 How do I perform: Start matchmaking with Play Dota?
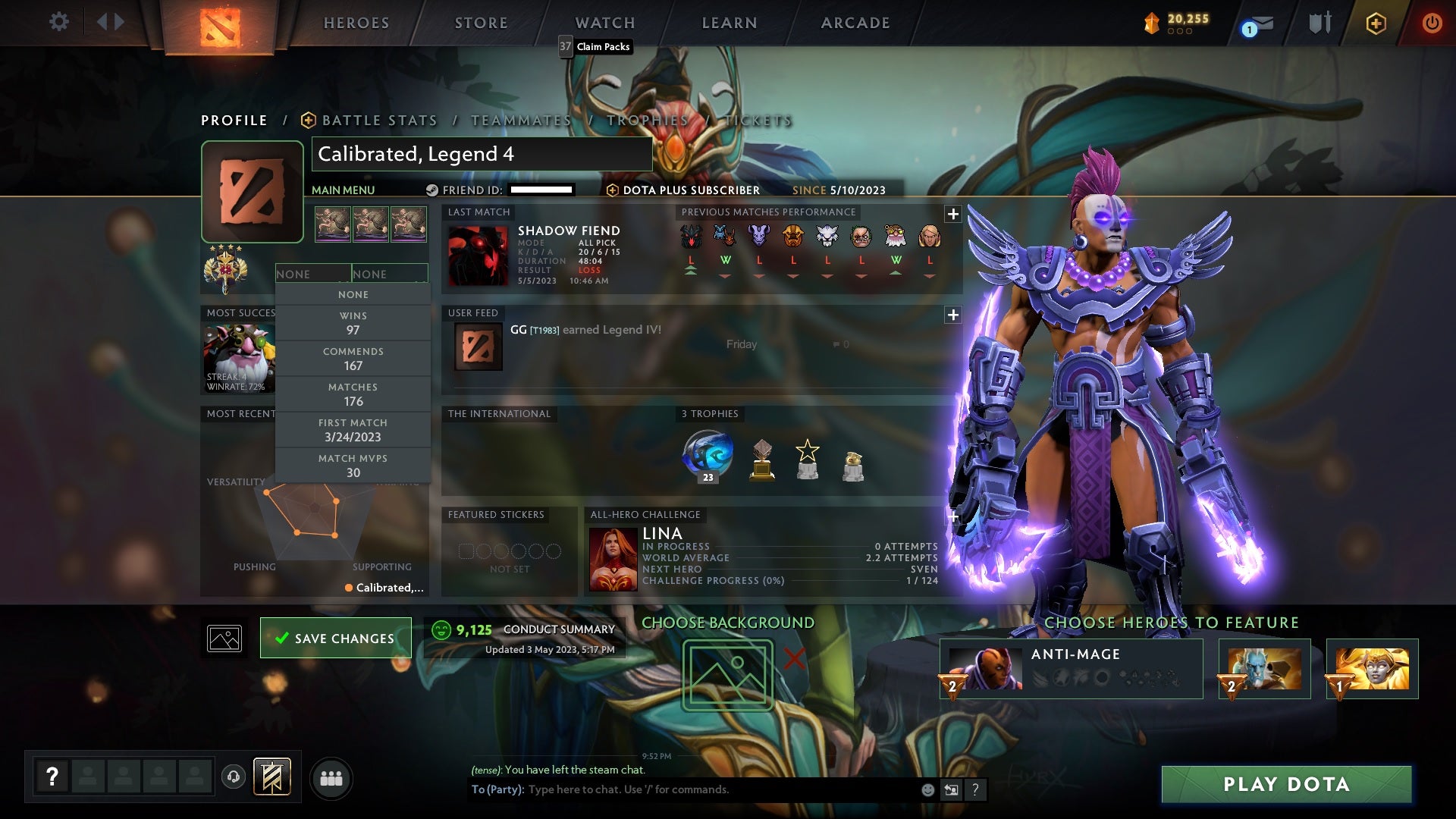click(x=1286, y=784)
